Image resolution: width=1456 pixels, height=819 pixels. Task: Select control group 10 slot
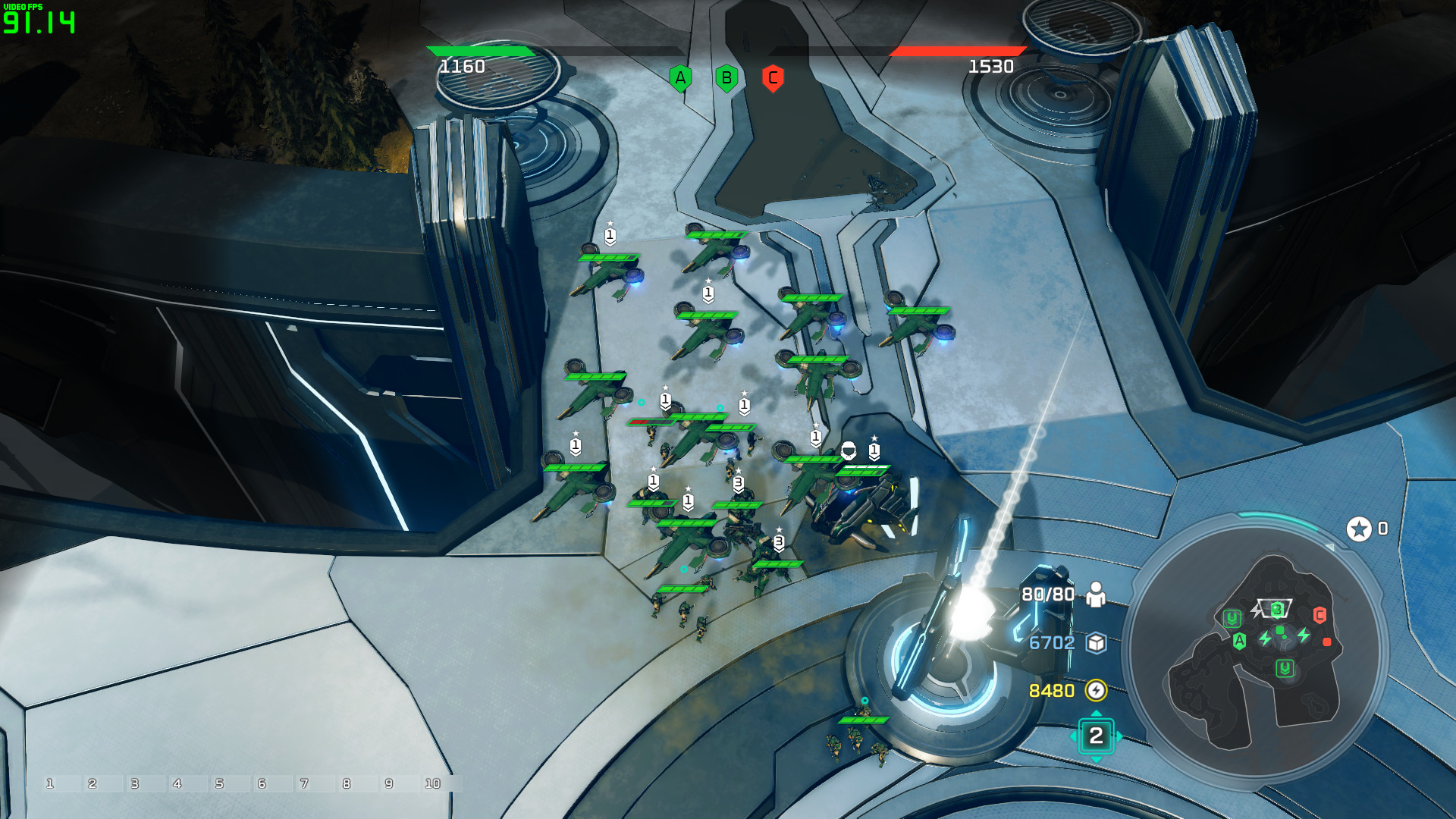tap(433, 783)
